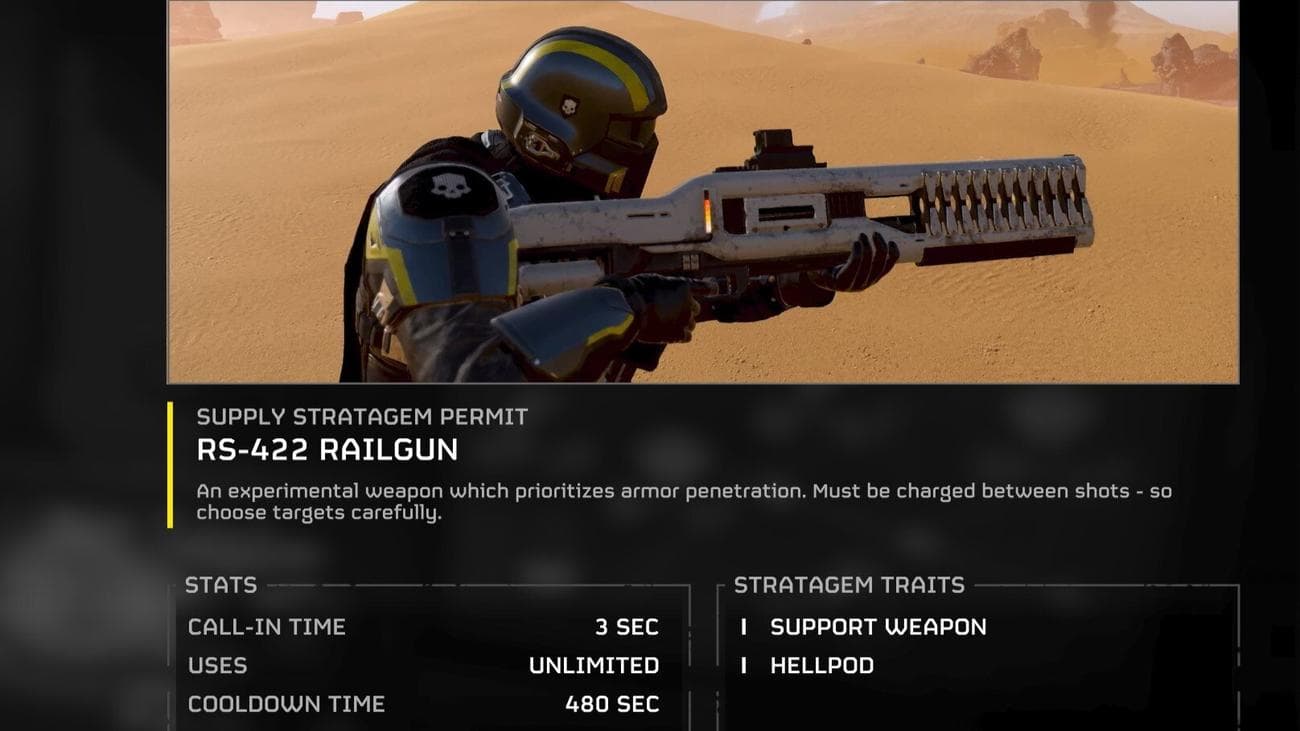The image size is (1300, 731).
Task: Select the Support Weapon trait marker
Action: tap(744, 627)
